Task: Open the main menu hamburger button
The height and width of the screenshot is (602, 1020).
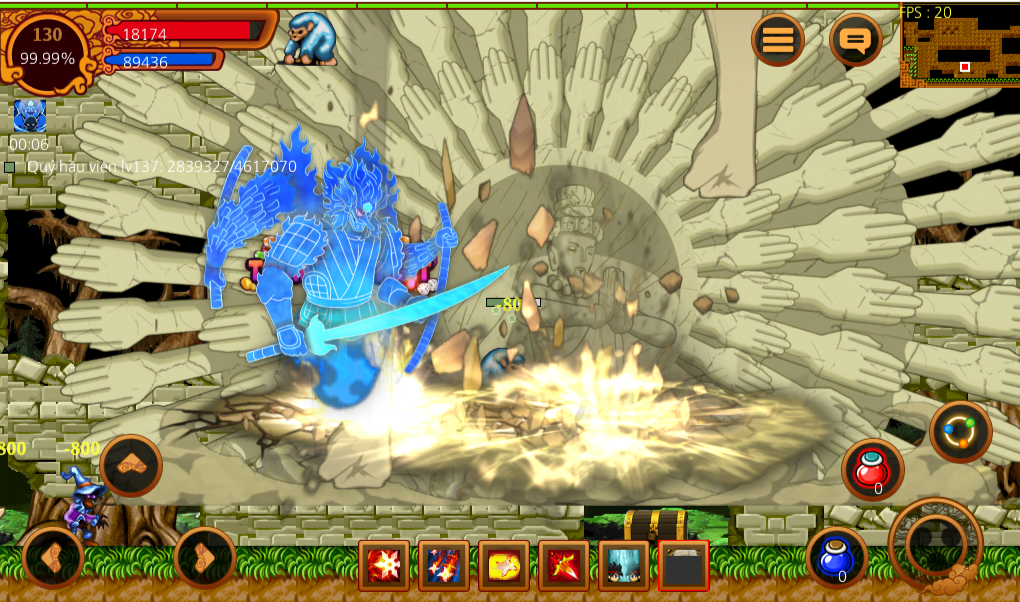Action: tap(778, 40)
